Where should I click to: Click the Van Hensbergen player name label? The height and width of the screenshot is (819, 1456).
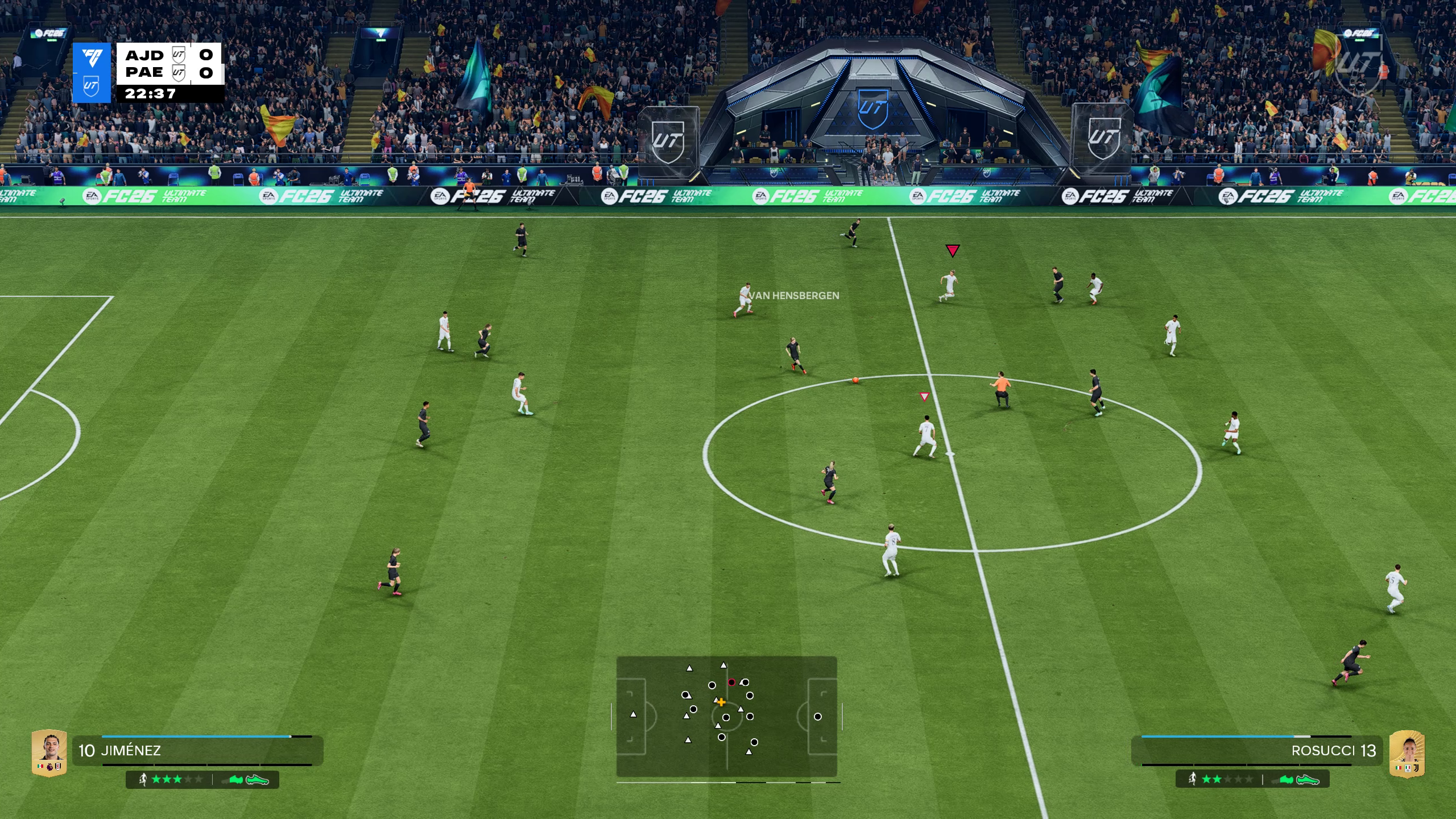pos(795,296)
